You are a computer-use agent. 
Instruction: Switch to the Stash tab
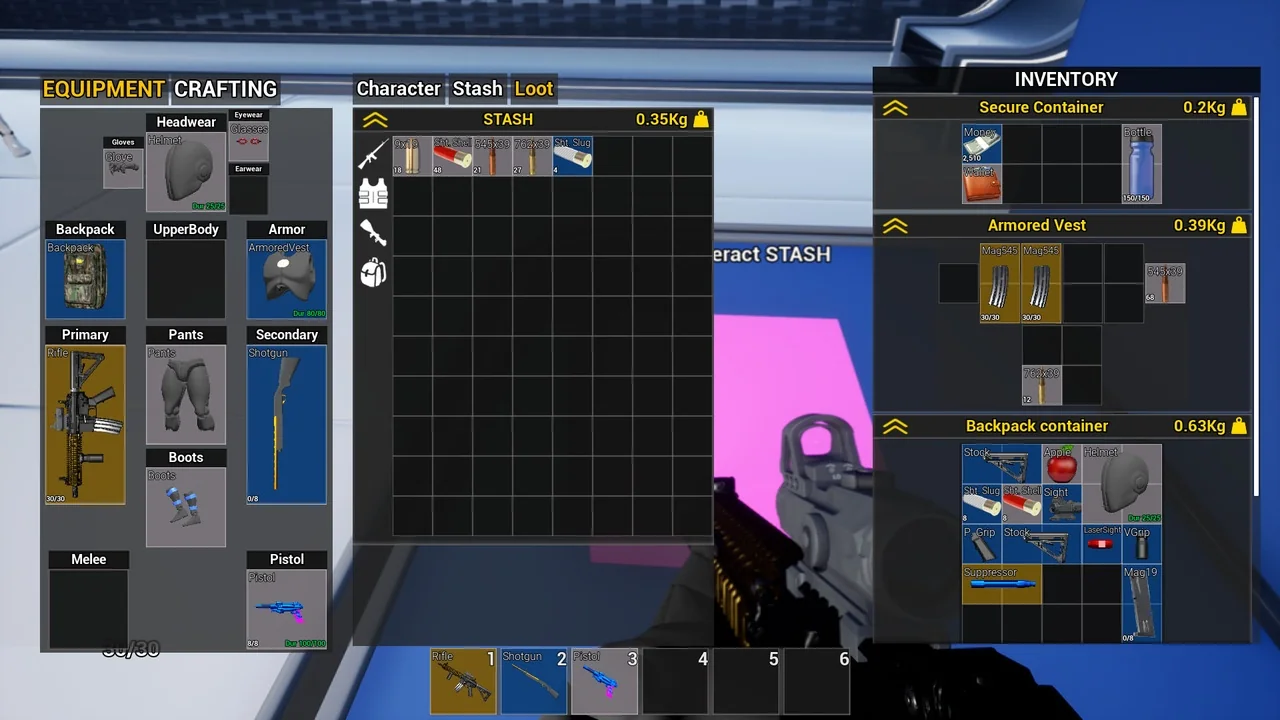coord(477,89)
